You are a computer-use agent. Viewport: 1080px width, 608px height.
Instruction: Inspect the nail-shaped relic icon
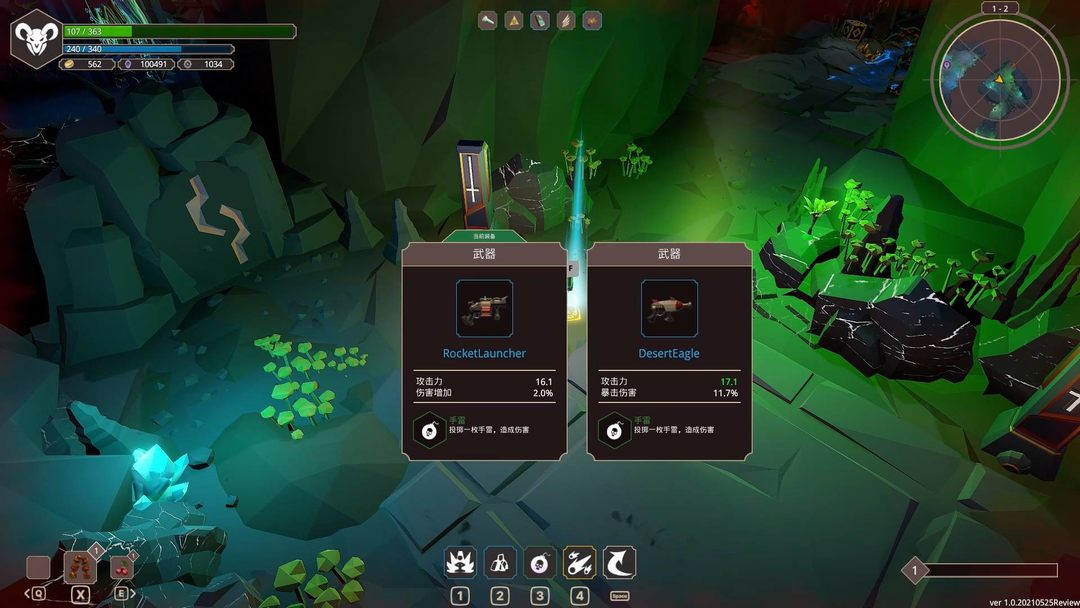pyautogui.click(x=488, y=20)
